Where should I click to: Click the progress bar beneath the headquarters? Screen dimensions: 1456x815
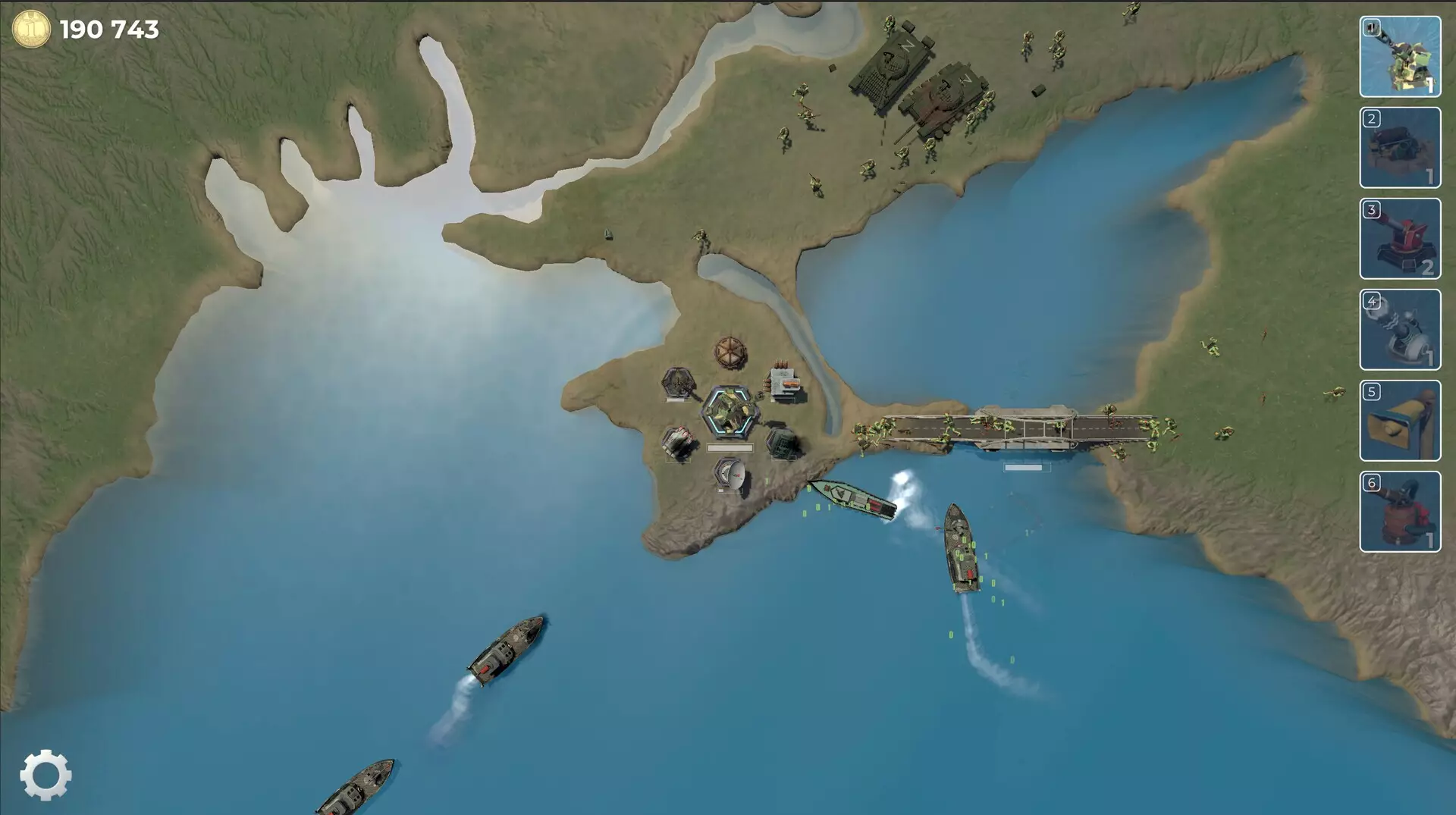pyautogui.click(x=730, y=446)
